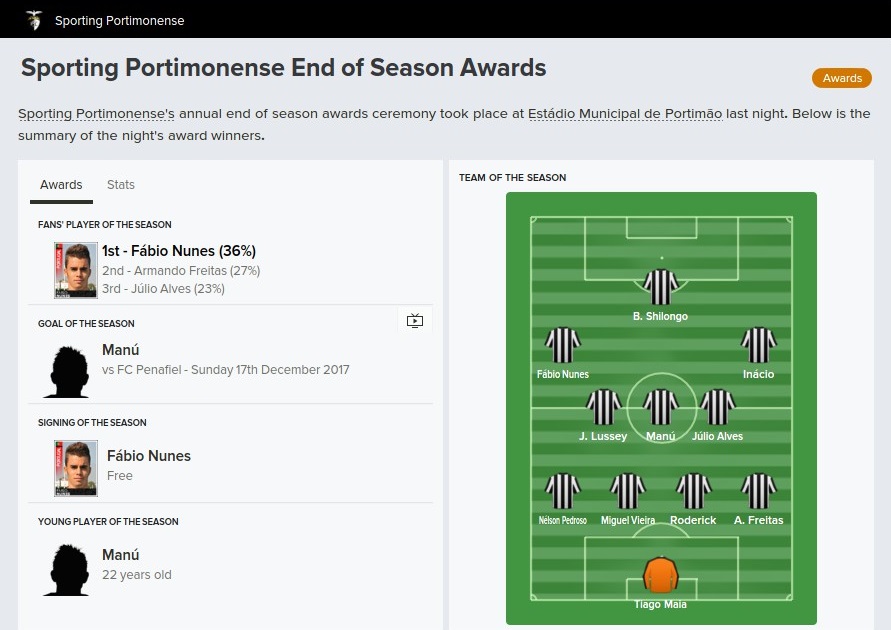Image resolution: width=891 pixels, height=630 pixels.
Task: Pick Júlio Alves on the pitch
Action: (x=717, y=408)
